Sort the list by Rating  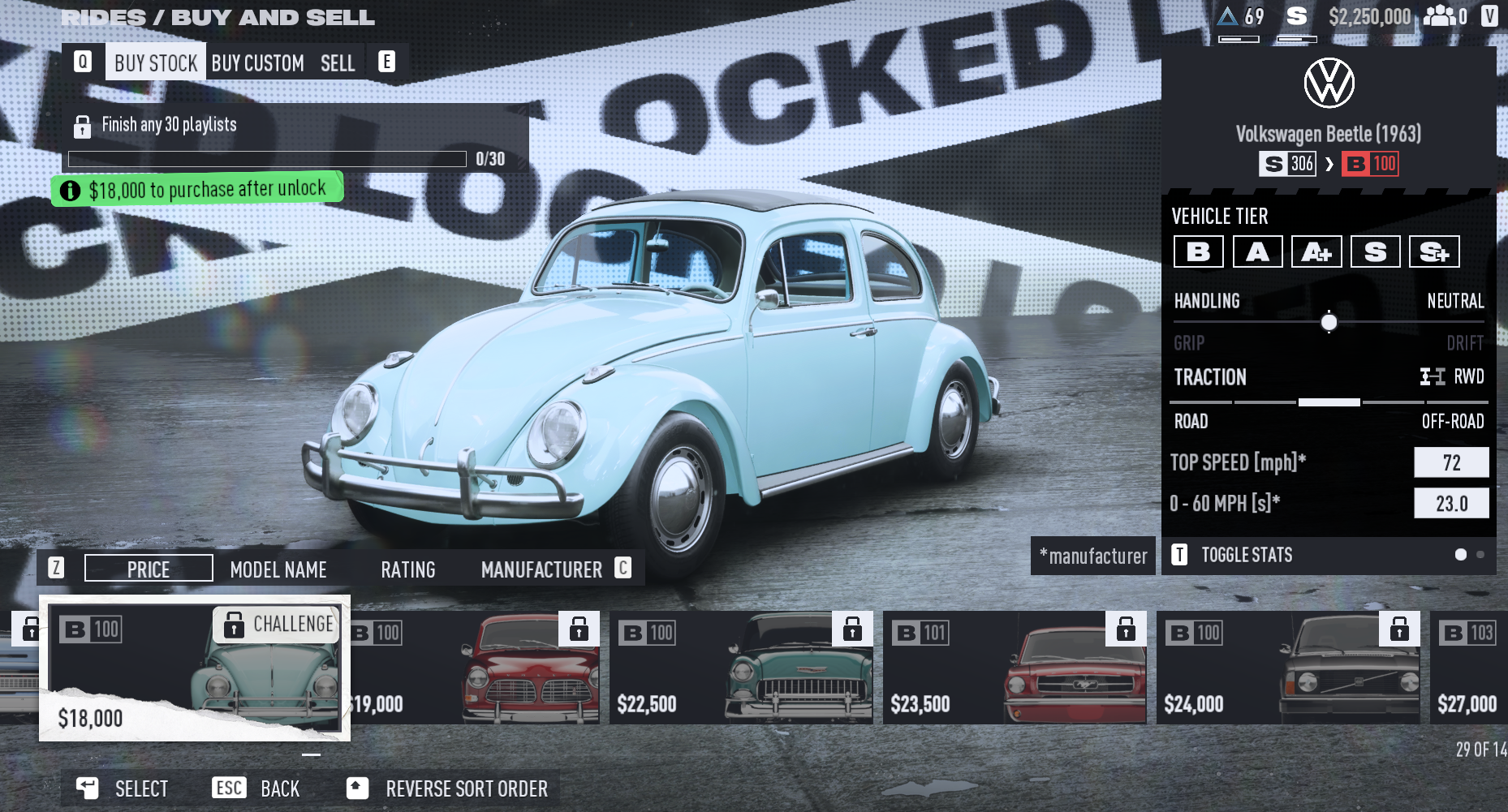pos(408,569)
